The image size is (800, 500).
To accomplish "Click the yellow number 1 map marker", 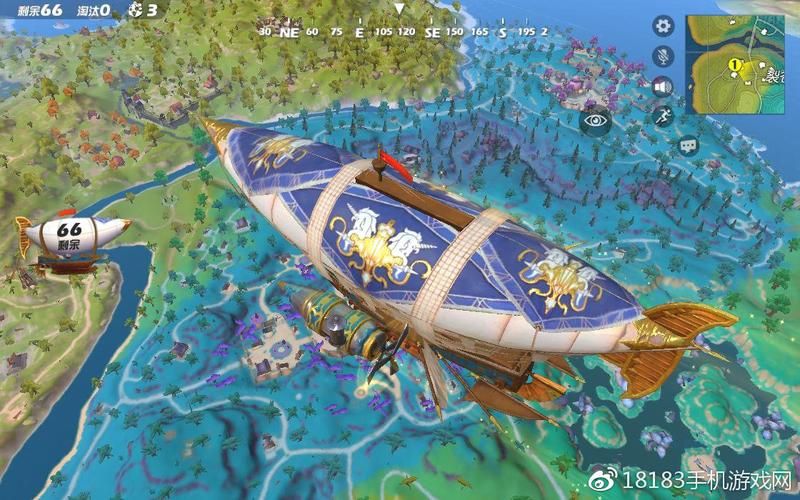I will [x=733, y=66].
